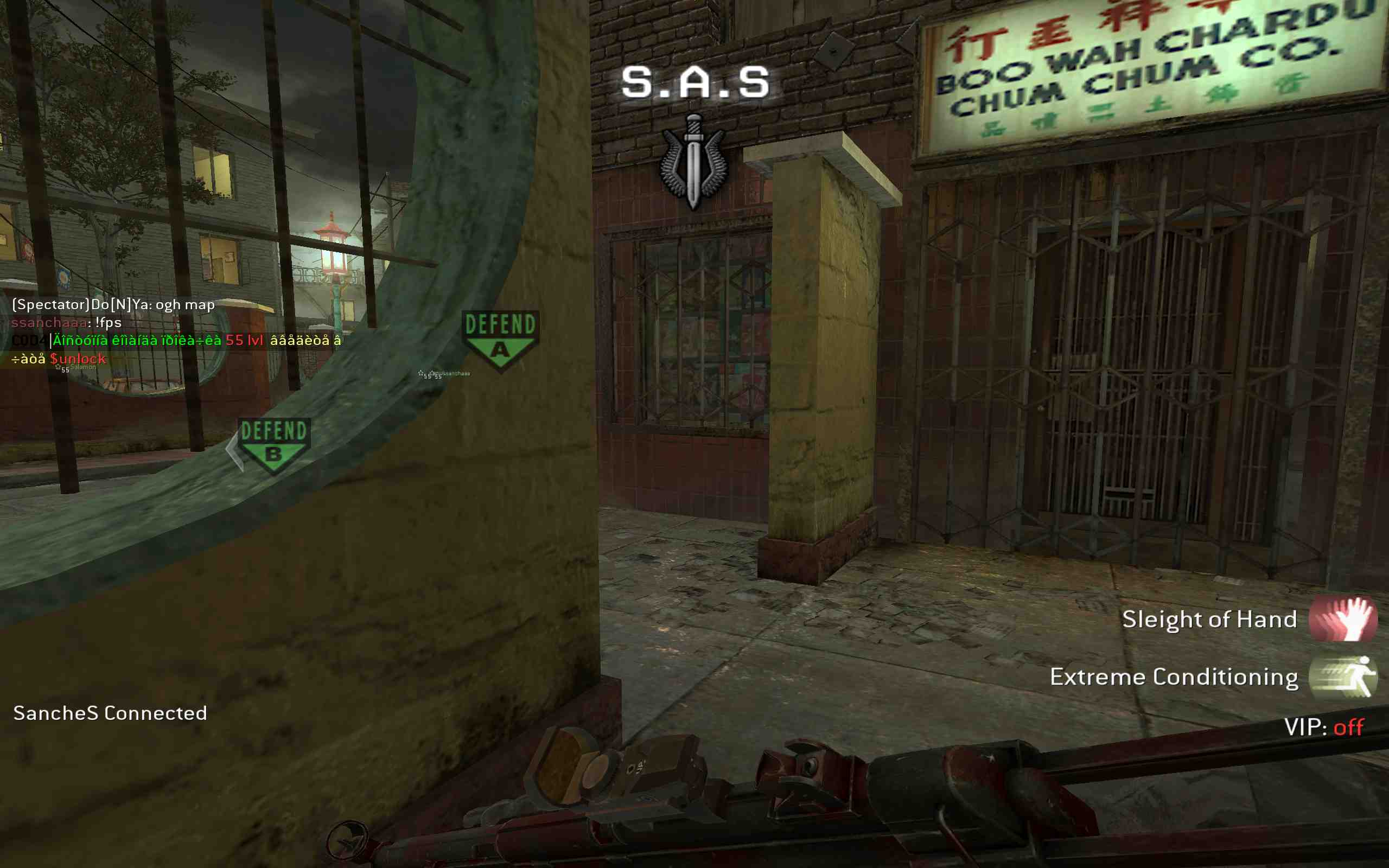The width and height of the screenshot is (1389, 868).
Task: Click the Sleight of Hand perk icon
Action: click(1342, 619)
